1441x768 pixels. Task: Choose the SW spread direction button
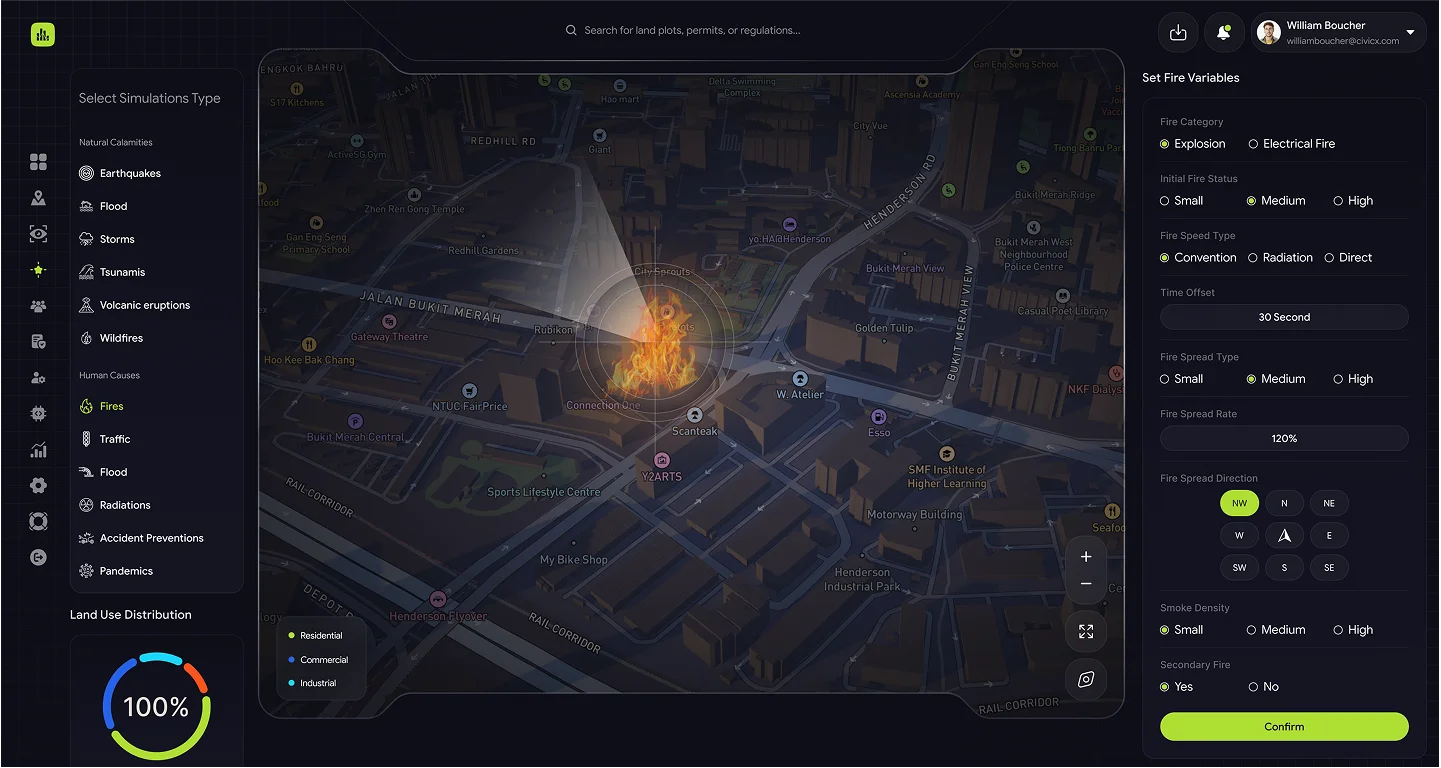1239,567
